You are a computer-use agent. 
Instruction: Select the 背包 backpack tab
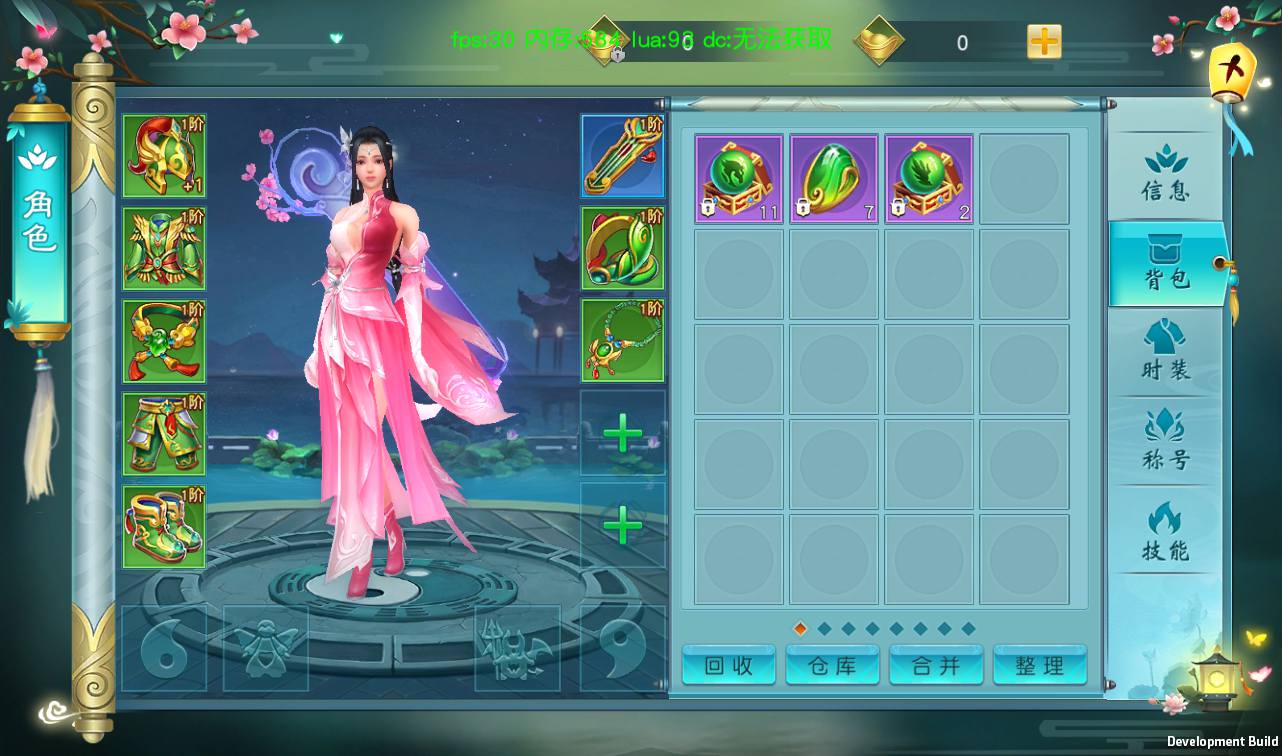[x=1165, y=264]
